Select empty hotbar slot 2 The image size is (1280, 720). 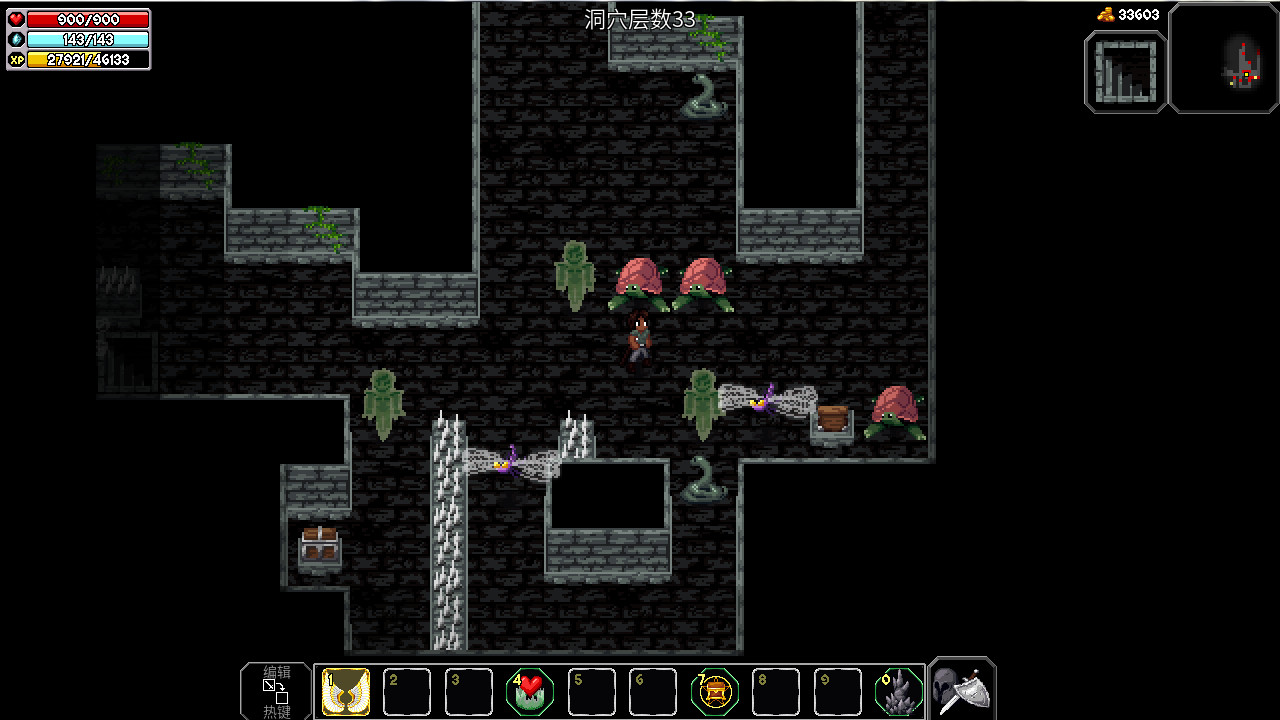point(406,690)
